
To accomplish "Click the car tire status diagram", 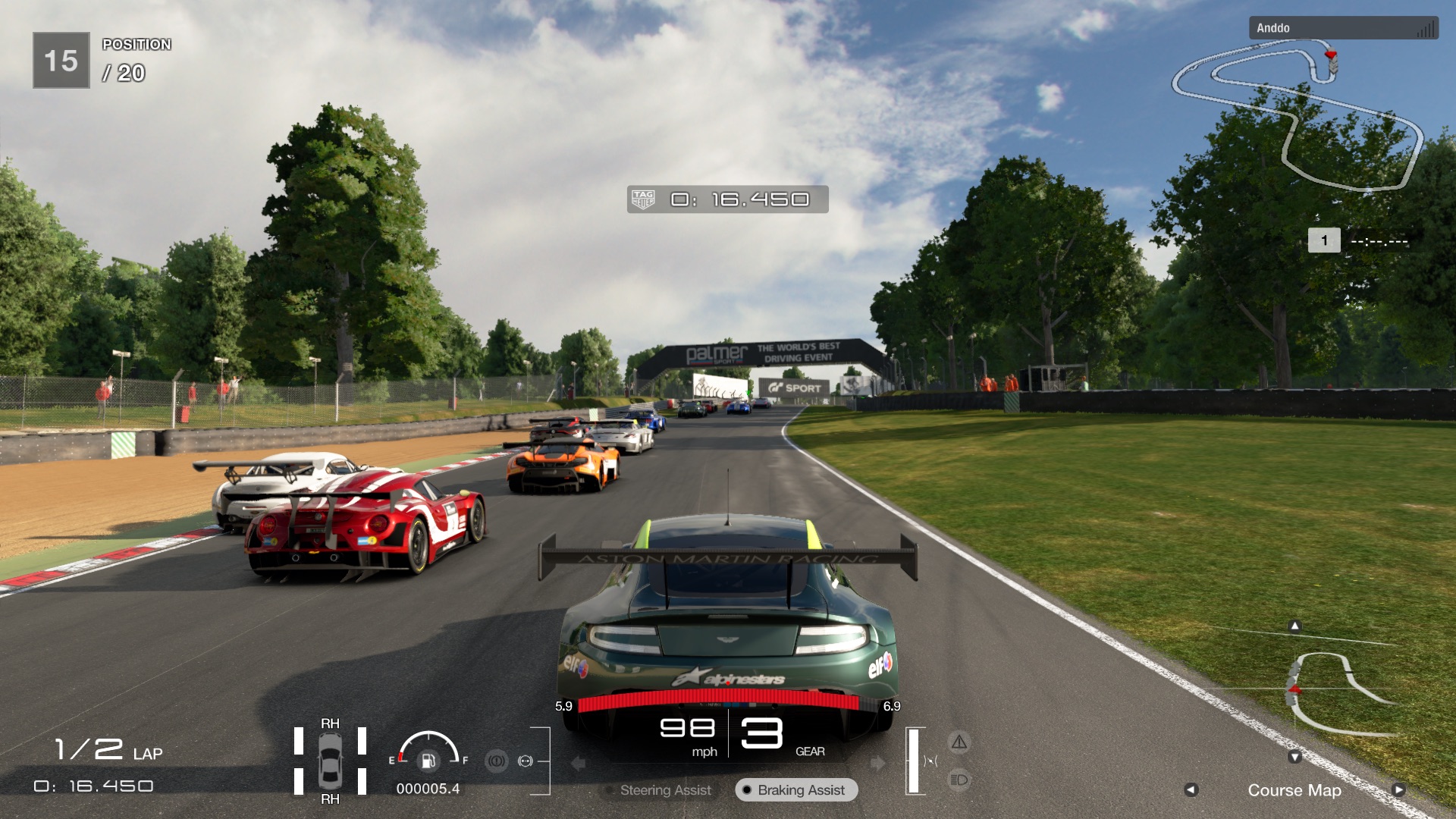I will point(329,758).
